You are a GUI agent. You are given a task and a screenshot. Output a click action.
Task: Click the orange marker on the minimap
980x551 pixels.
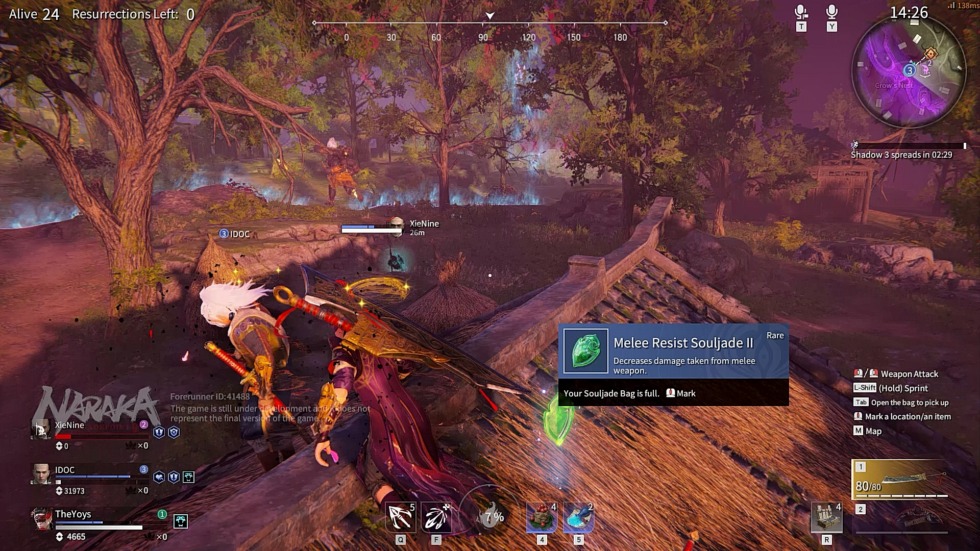coord(930,54)
